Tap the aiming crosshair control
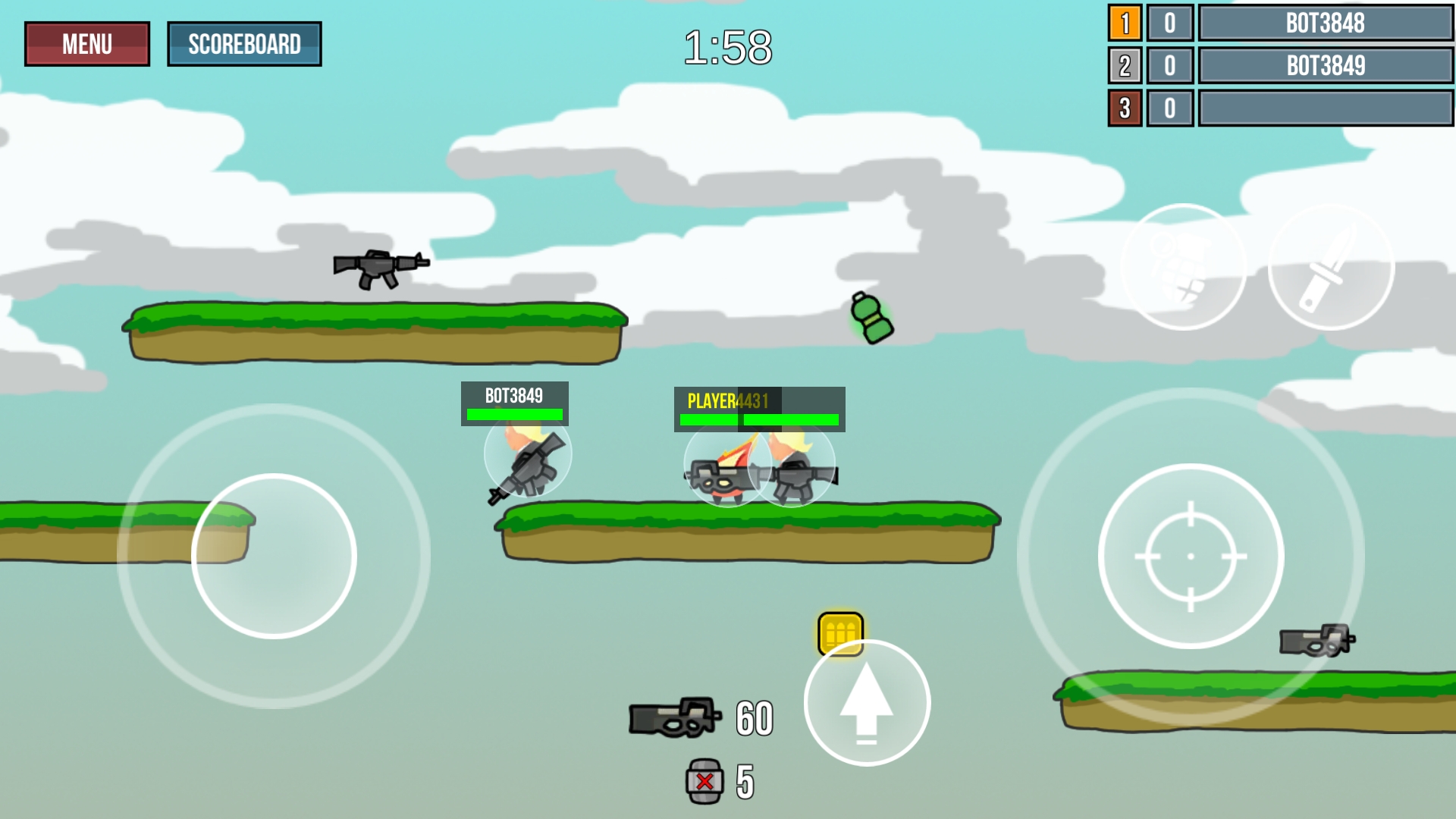 pos(1190,556)
